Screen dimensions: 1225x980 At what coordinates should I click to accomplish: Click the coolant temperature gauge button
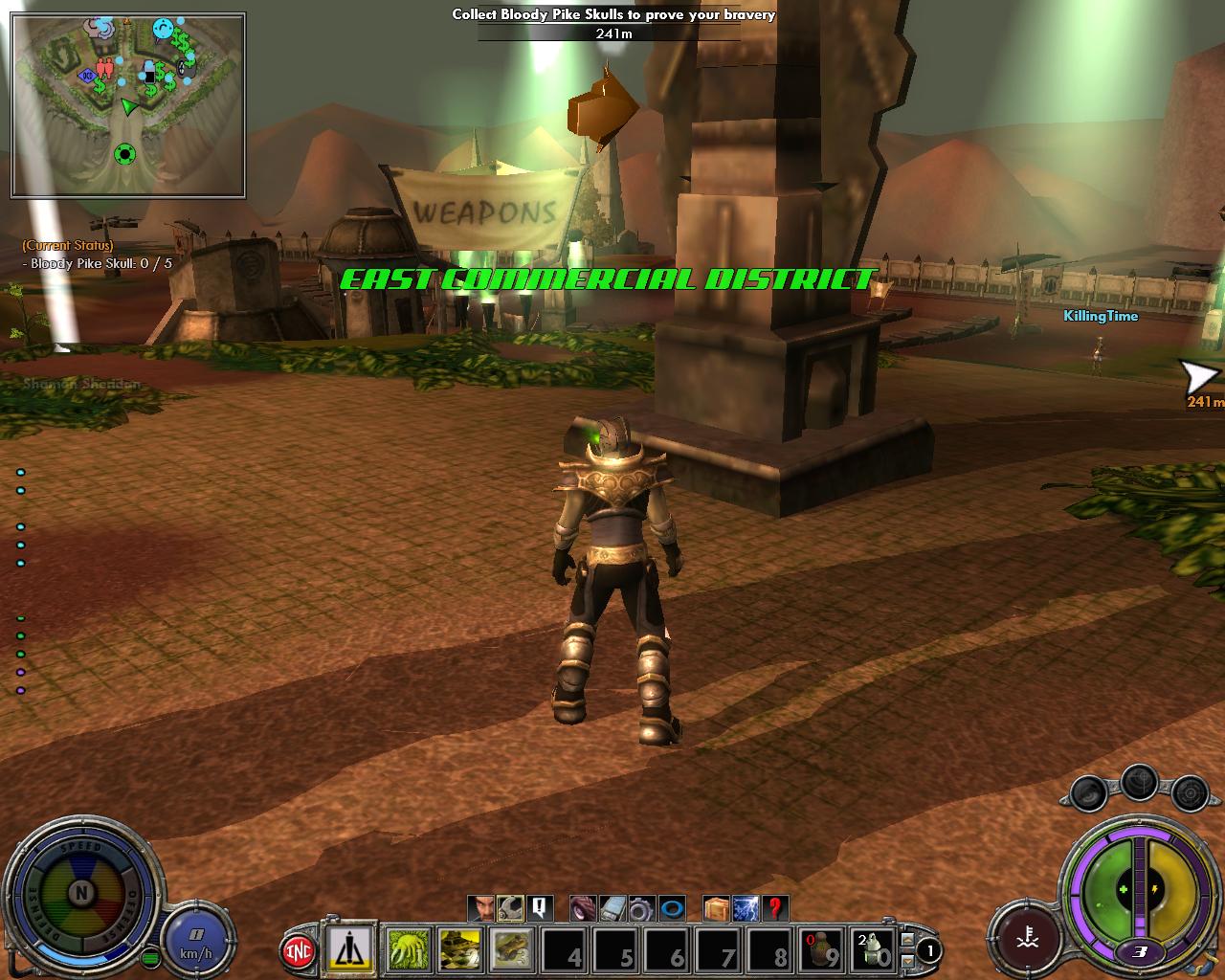(x=1026, y=935)
